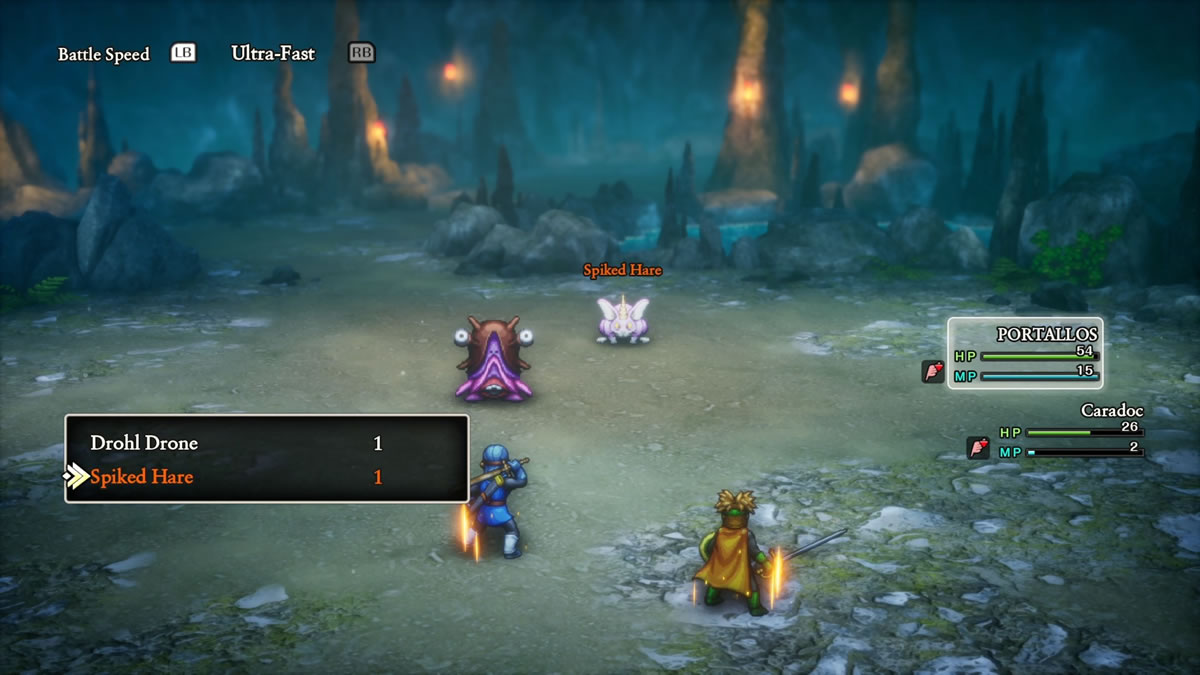Select the PORTALLOS party status panel
Screen dimensions: 1200x675
click(x=1026, y=354)
